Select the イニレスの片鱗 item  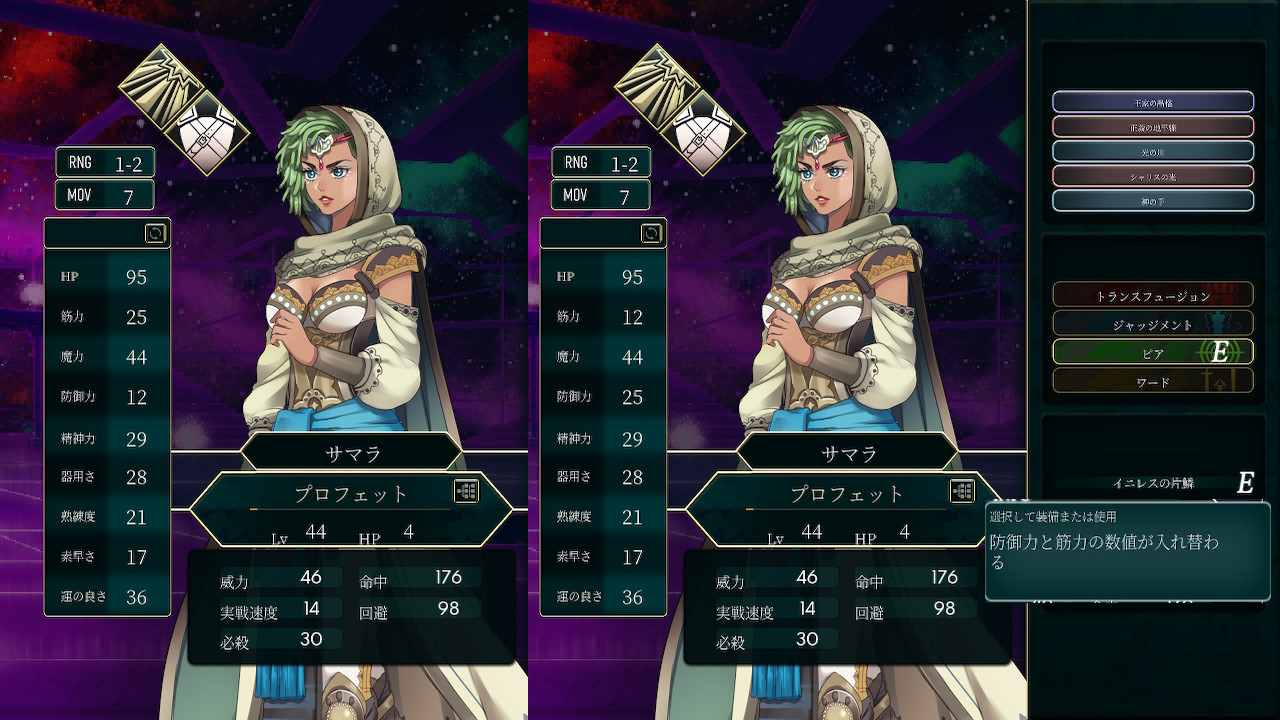point(1153,483)
